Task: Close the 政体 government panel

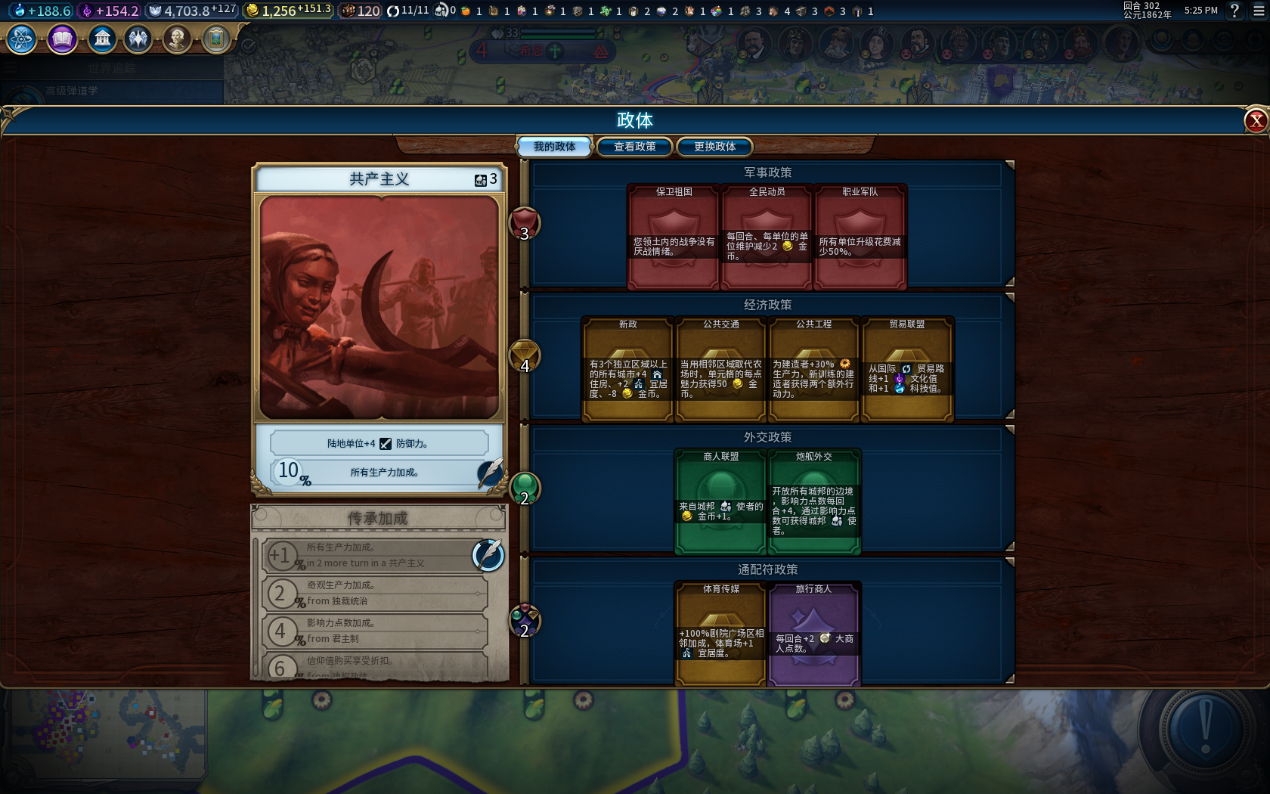Action: 1256,121
